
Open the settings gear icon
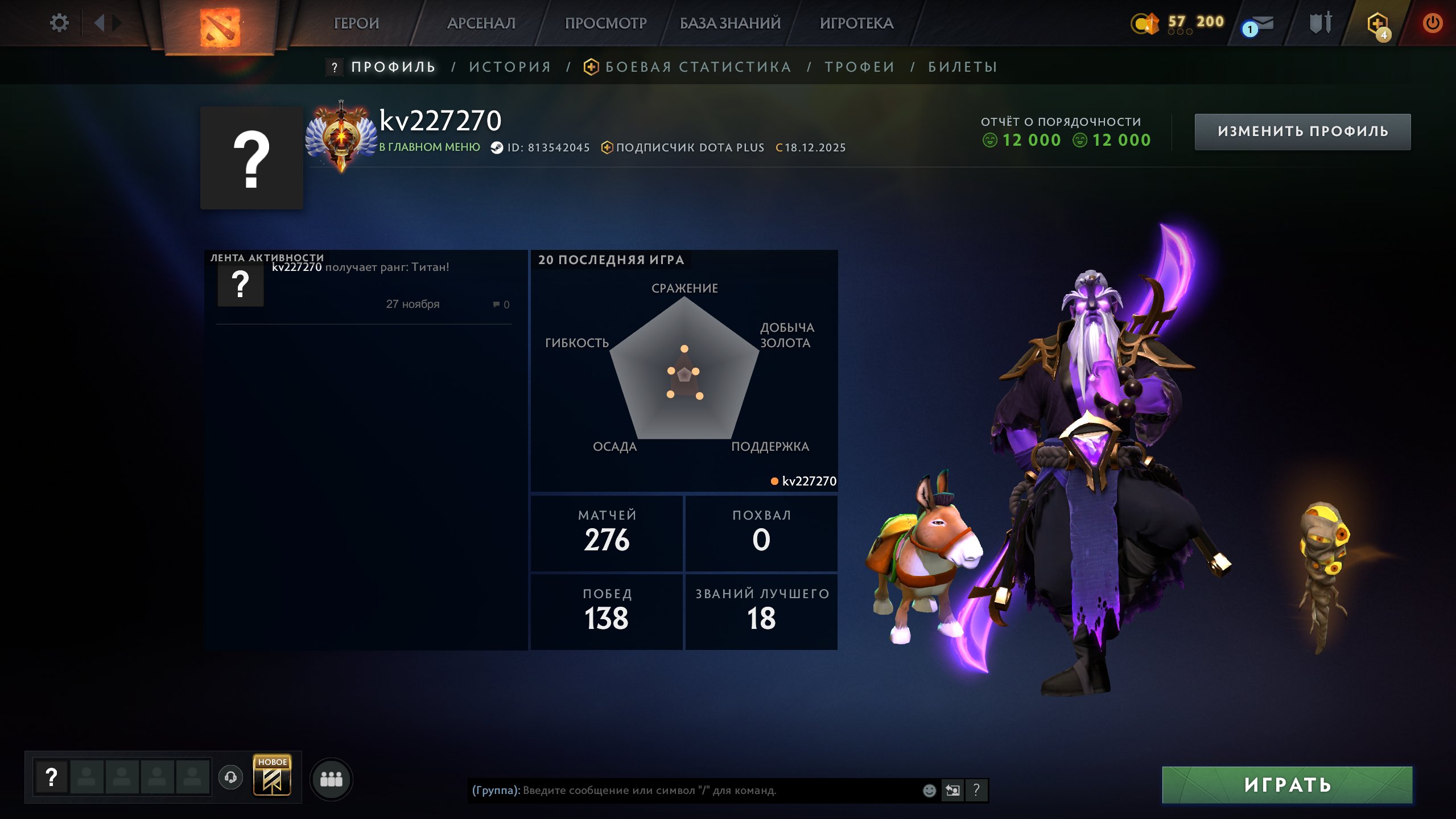coord(59,22)
